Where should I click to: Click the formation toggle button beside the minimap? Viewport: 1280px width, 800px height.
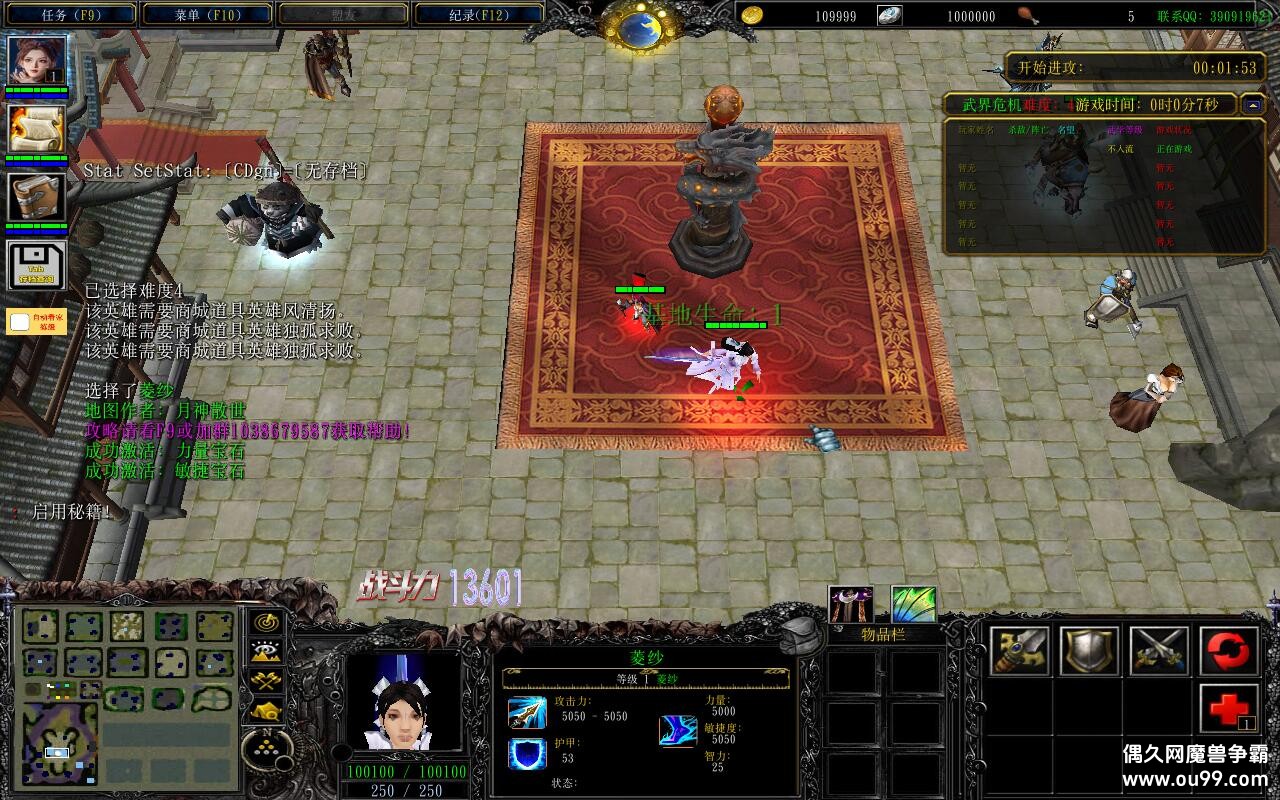click(266, 746)
